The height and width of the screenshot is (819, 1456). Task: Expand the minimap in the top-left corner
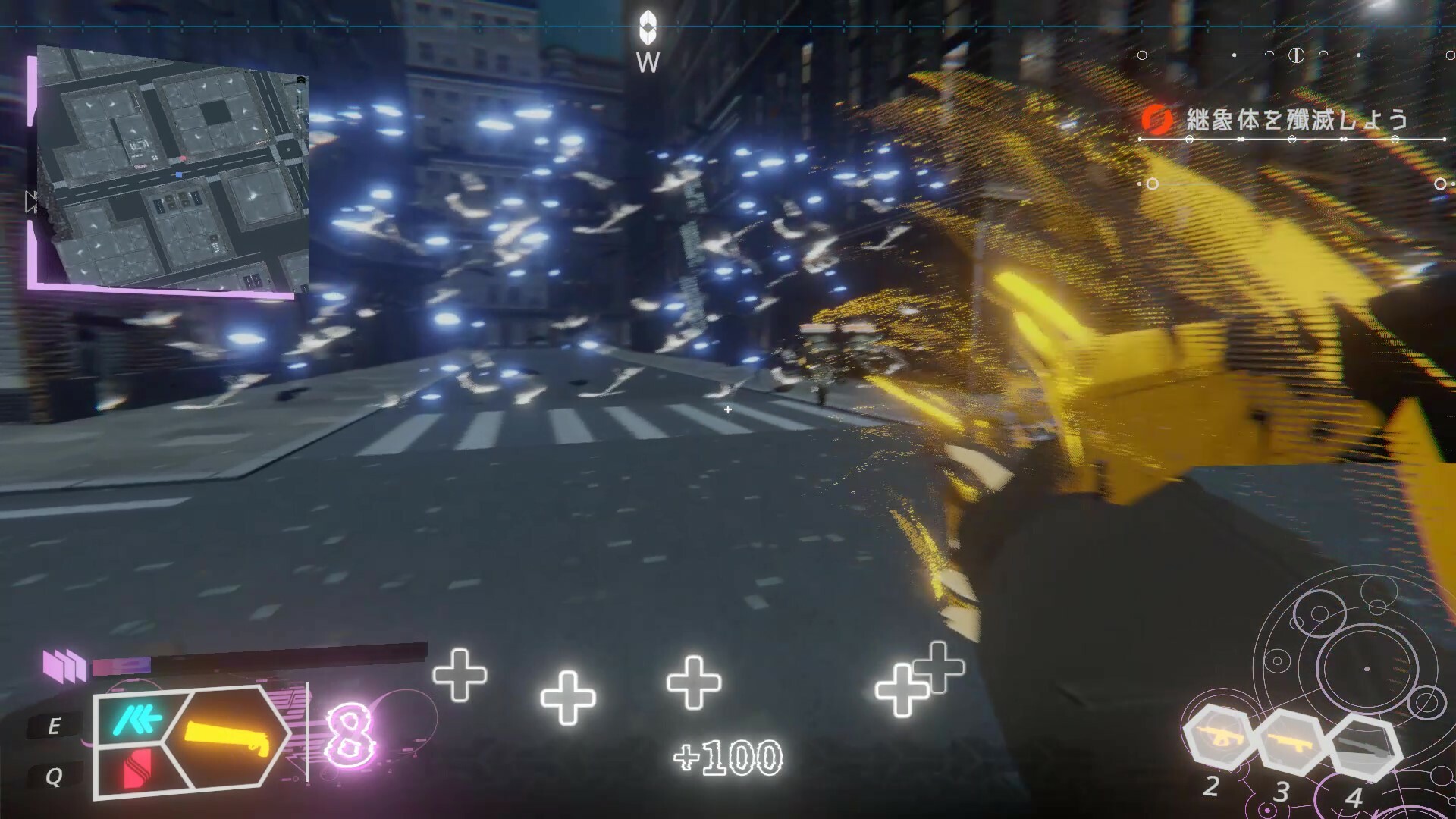pyautogui.click(x=174, y=167)
